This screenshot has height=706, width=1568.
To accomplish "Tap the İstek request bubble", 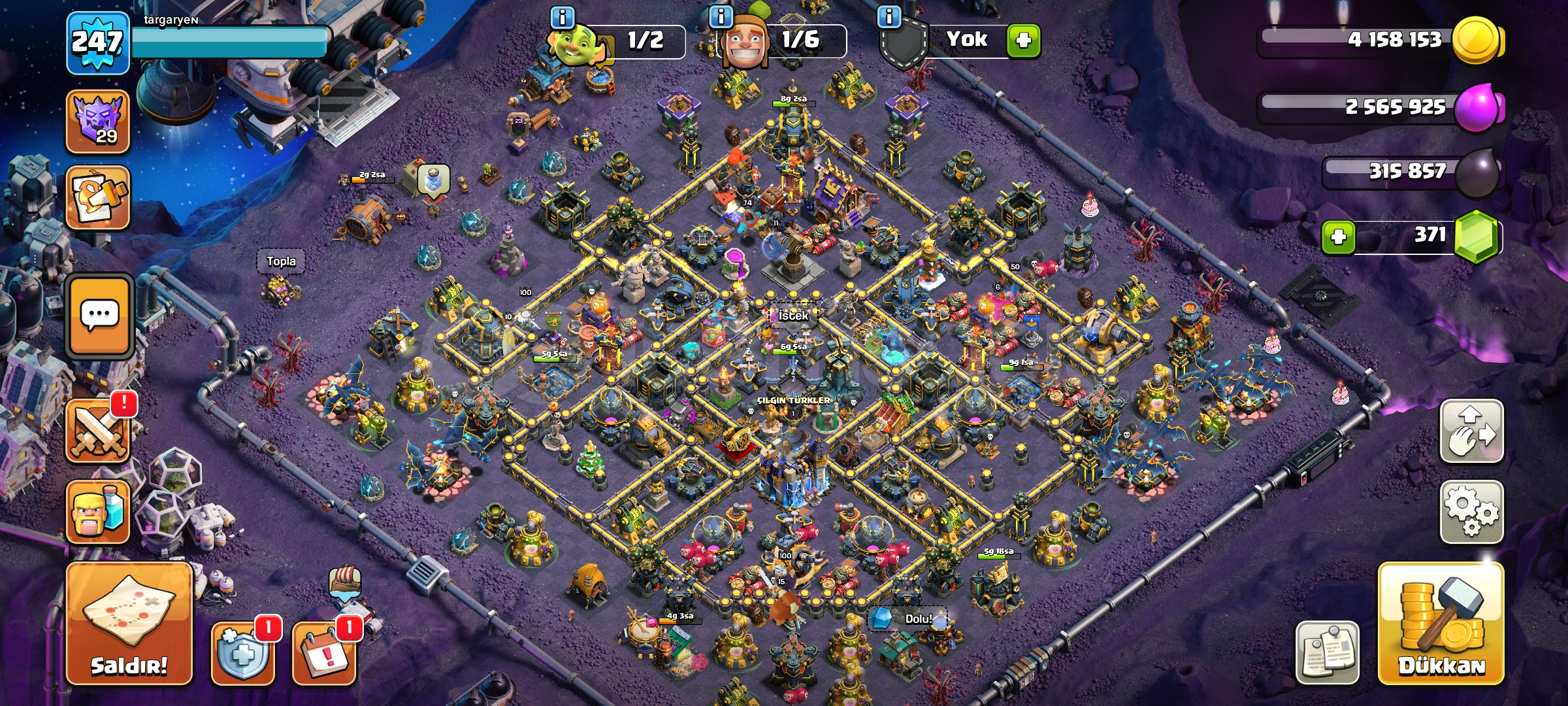I will 793,315.
